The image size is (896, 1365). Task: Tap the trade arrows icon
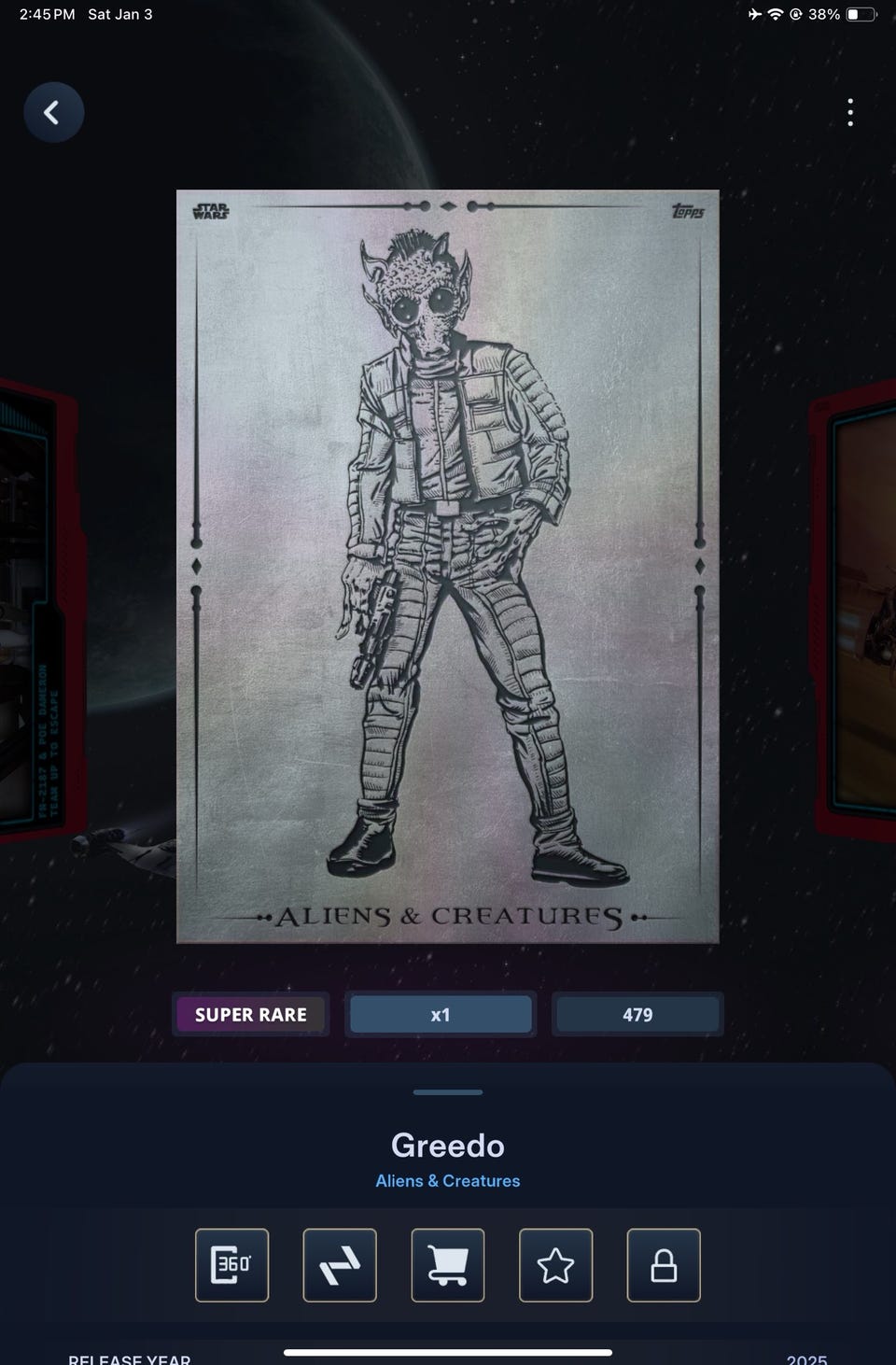pyautogui.click(x=340, y=1265)
